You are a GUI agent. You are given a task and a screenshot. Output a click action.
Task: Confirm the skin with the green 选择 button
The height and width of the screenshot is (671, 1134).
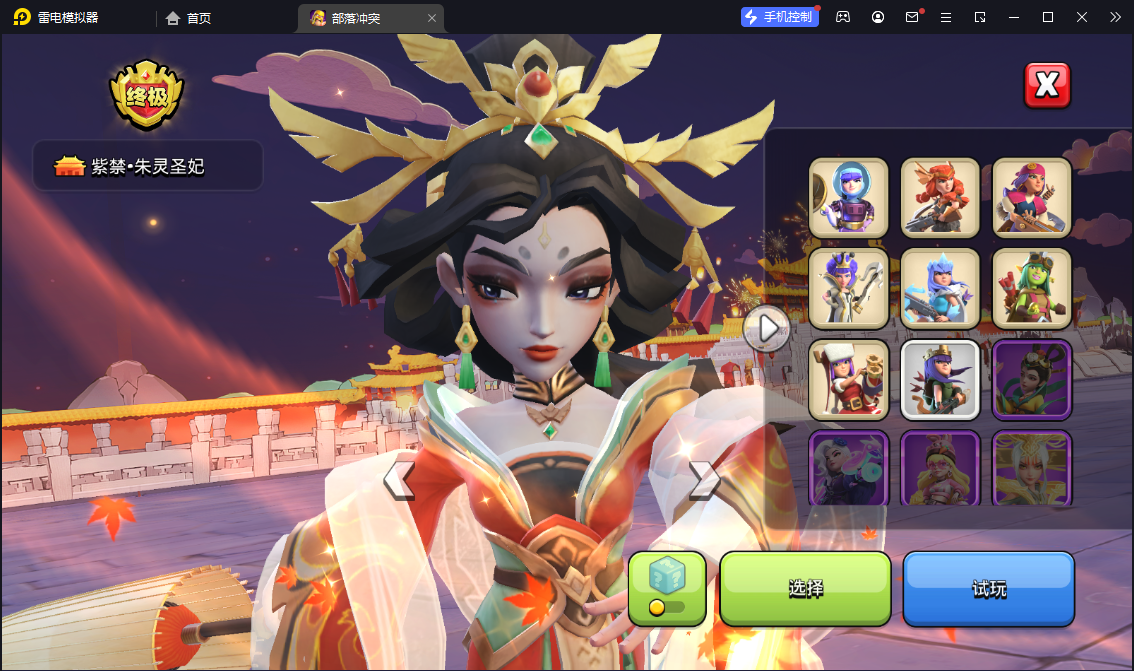tap(805, 588)
